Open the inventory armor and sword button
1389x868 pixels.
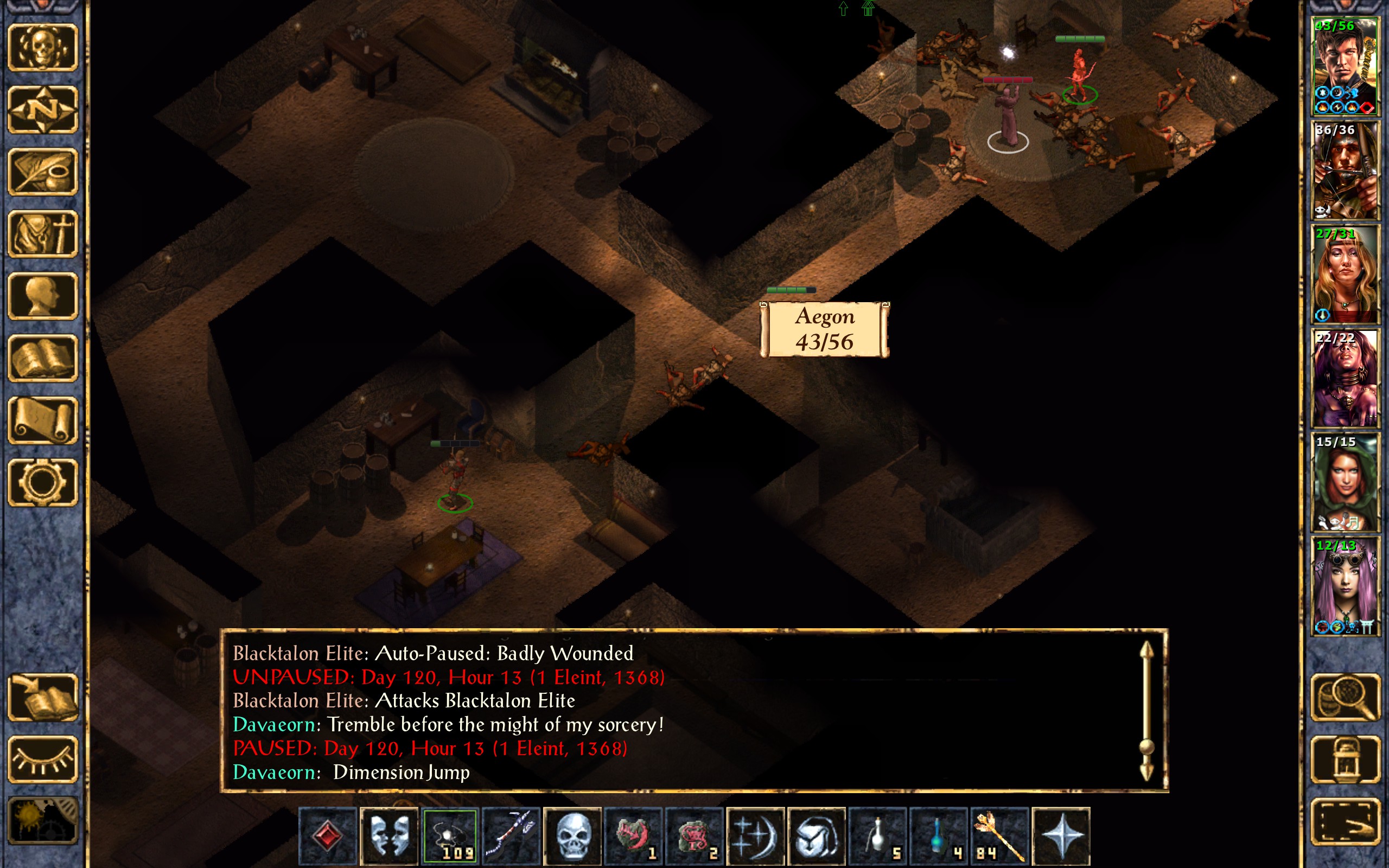[x=42, y=234]
